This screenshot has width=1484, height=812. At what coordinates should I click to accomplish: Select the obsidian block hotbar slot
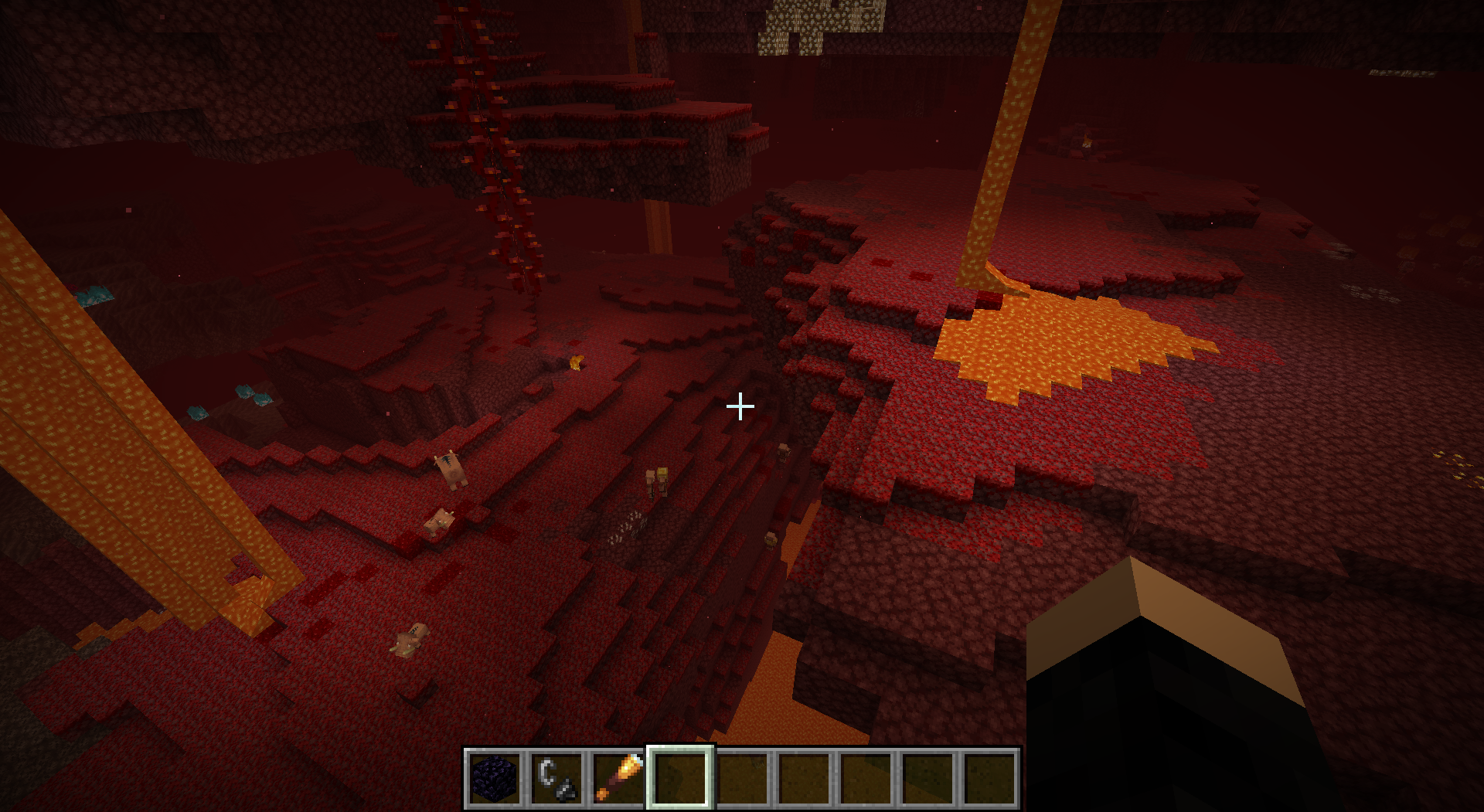point(495,777)
